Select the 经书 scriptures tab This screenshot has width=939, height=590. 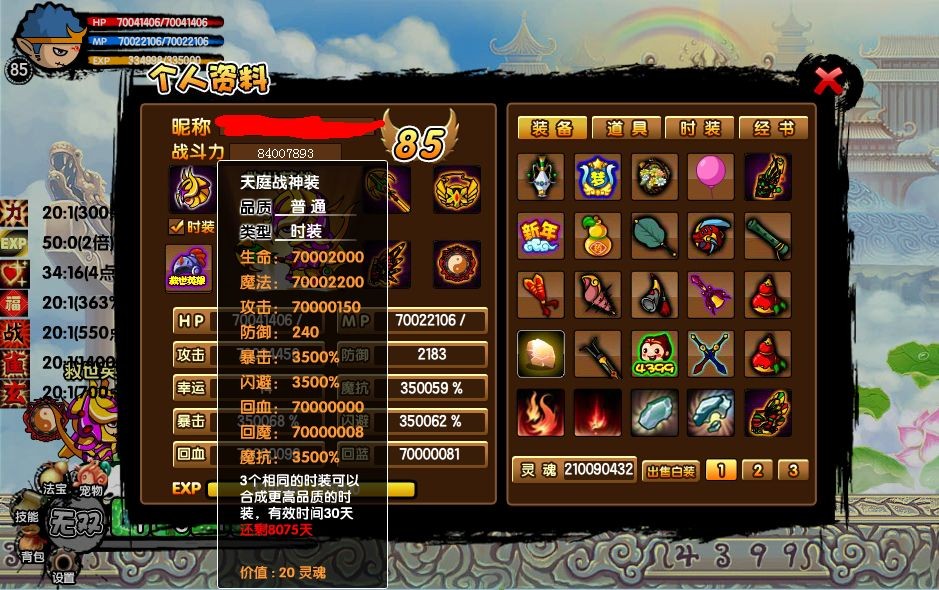[773, 128]
